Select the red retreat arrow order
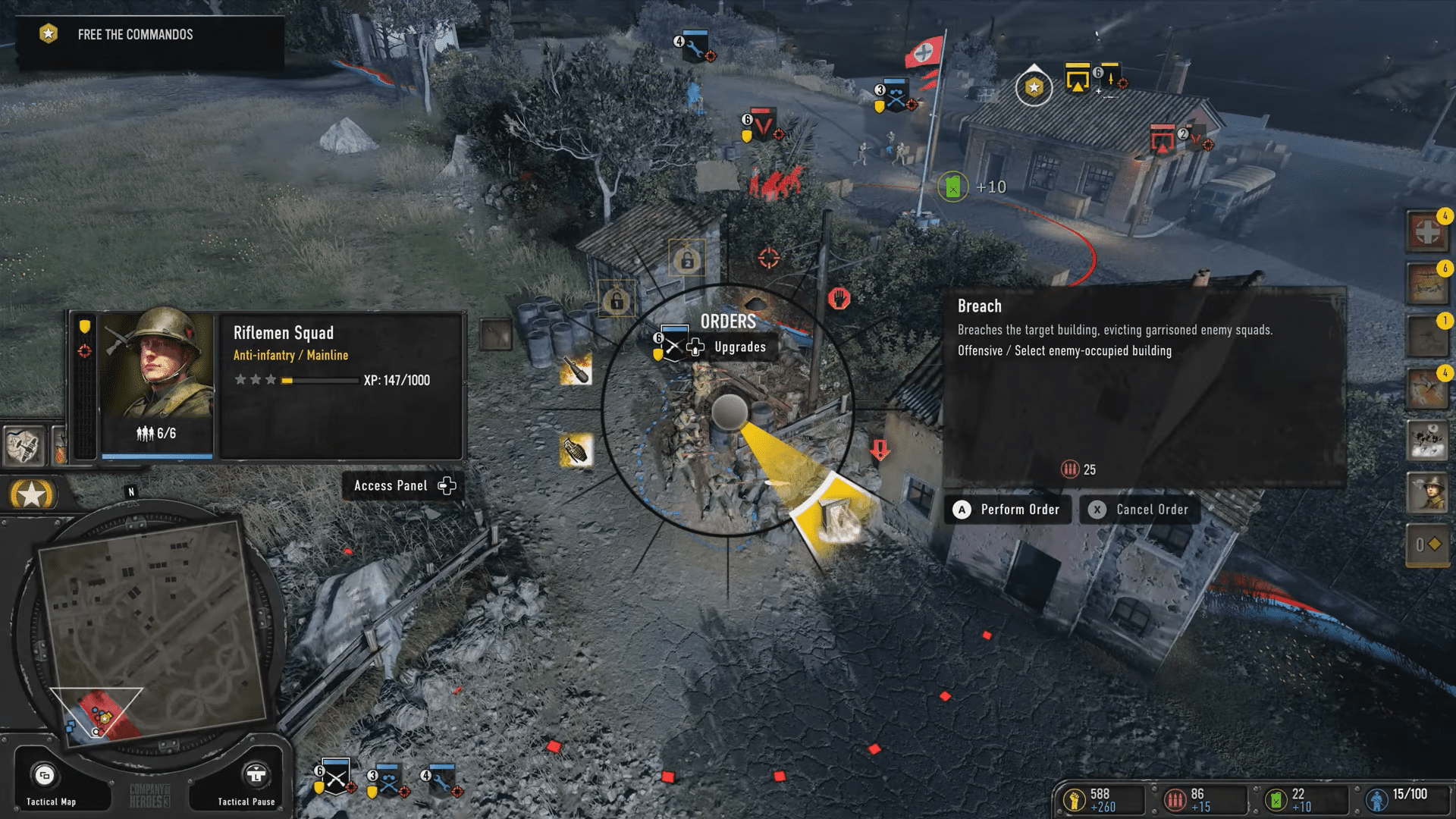Image resolution: width=1456 pixels, height=819 pixels. click(x=880, y=450)
